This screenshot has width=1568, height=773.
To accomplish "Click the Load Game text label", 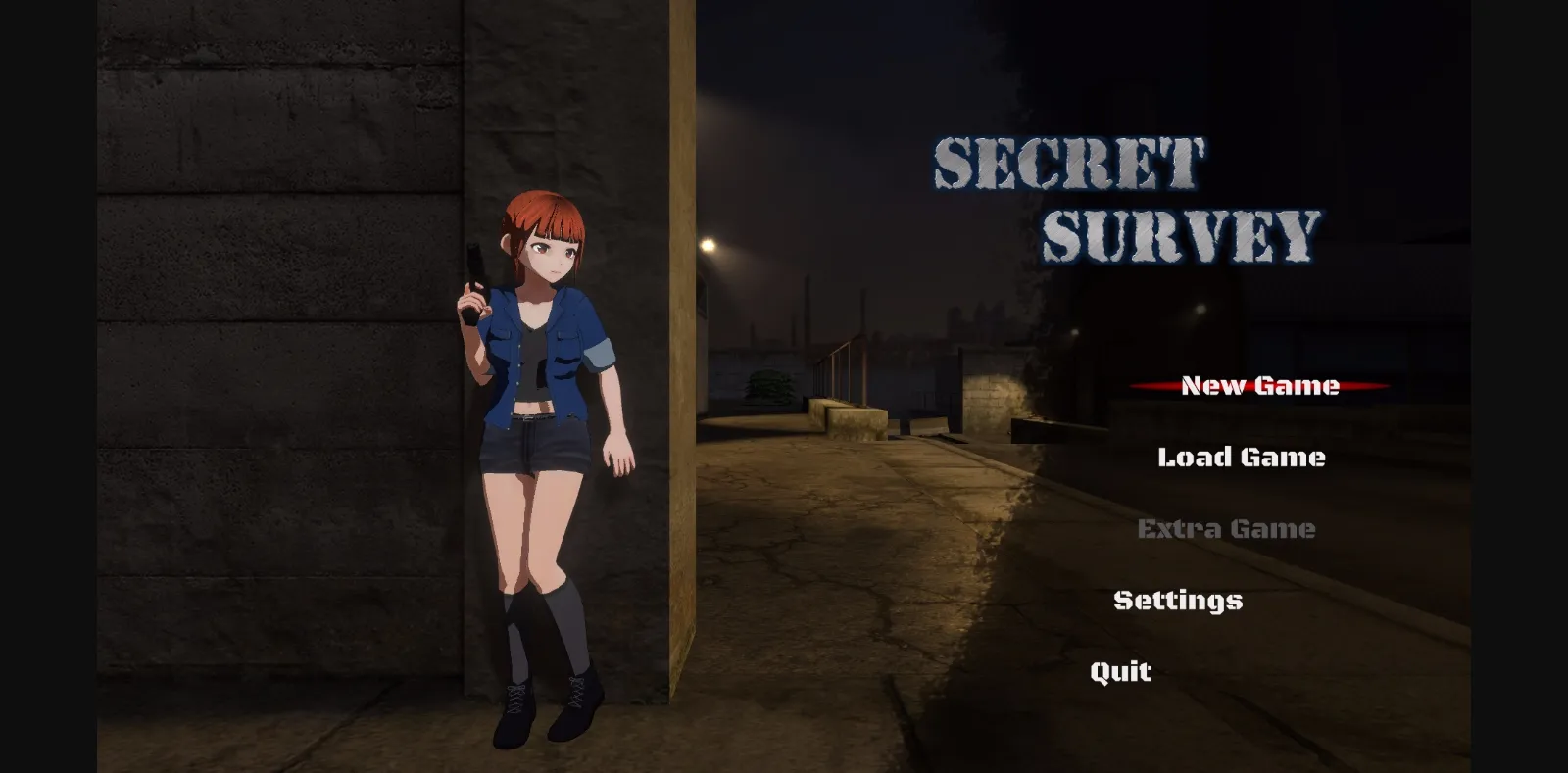I will click(1242, 457).
